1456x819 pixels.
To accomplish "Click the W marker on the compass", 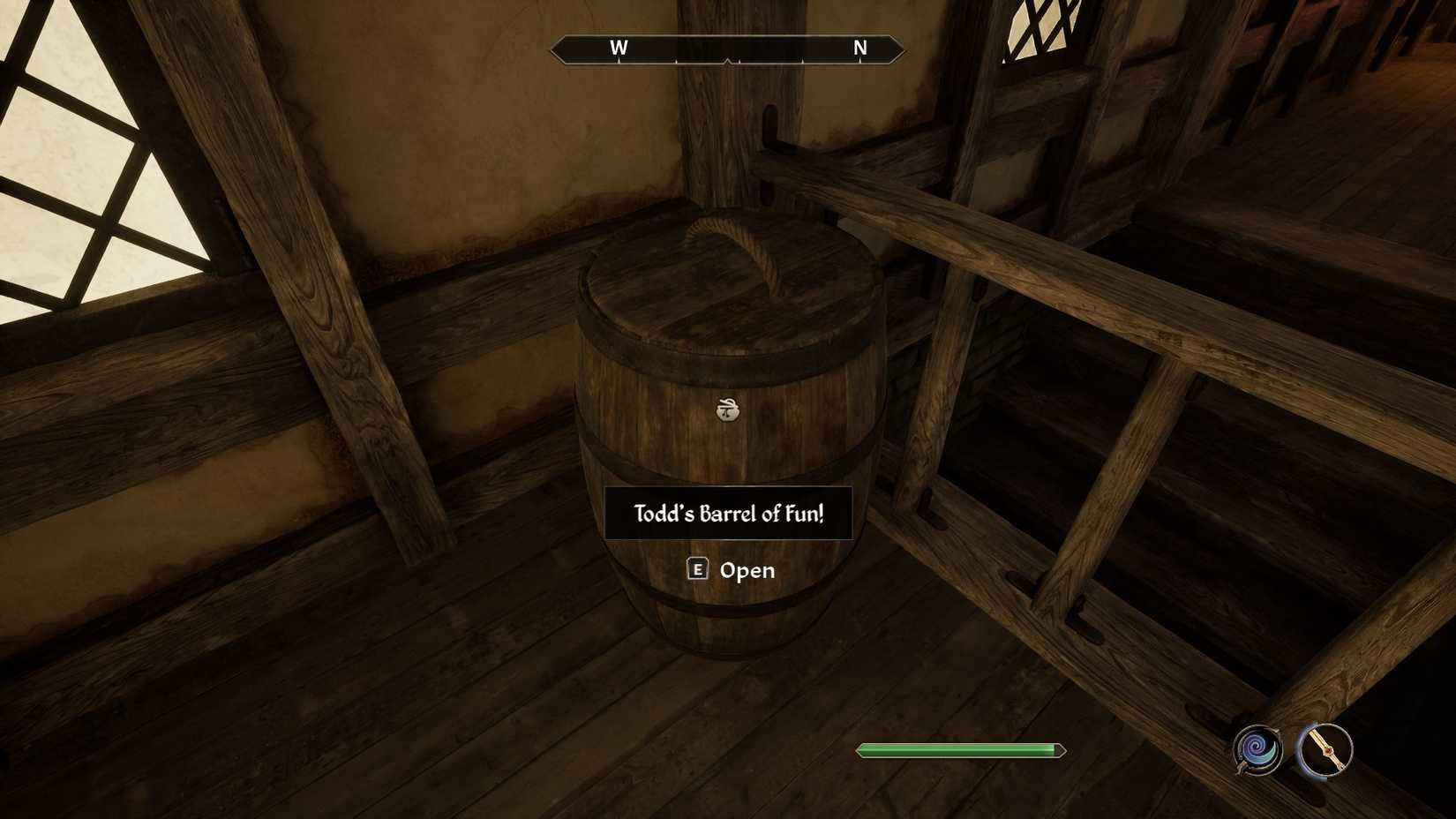I will click(619, 49).
